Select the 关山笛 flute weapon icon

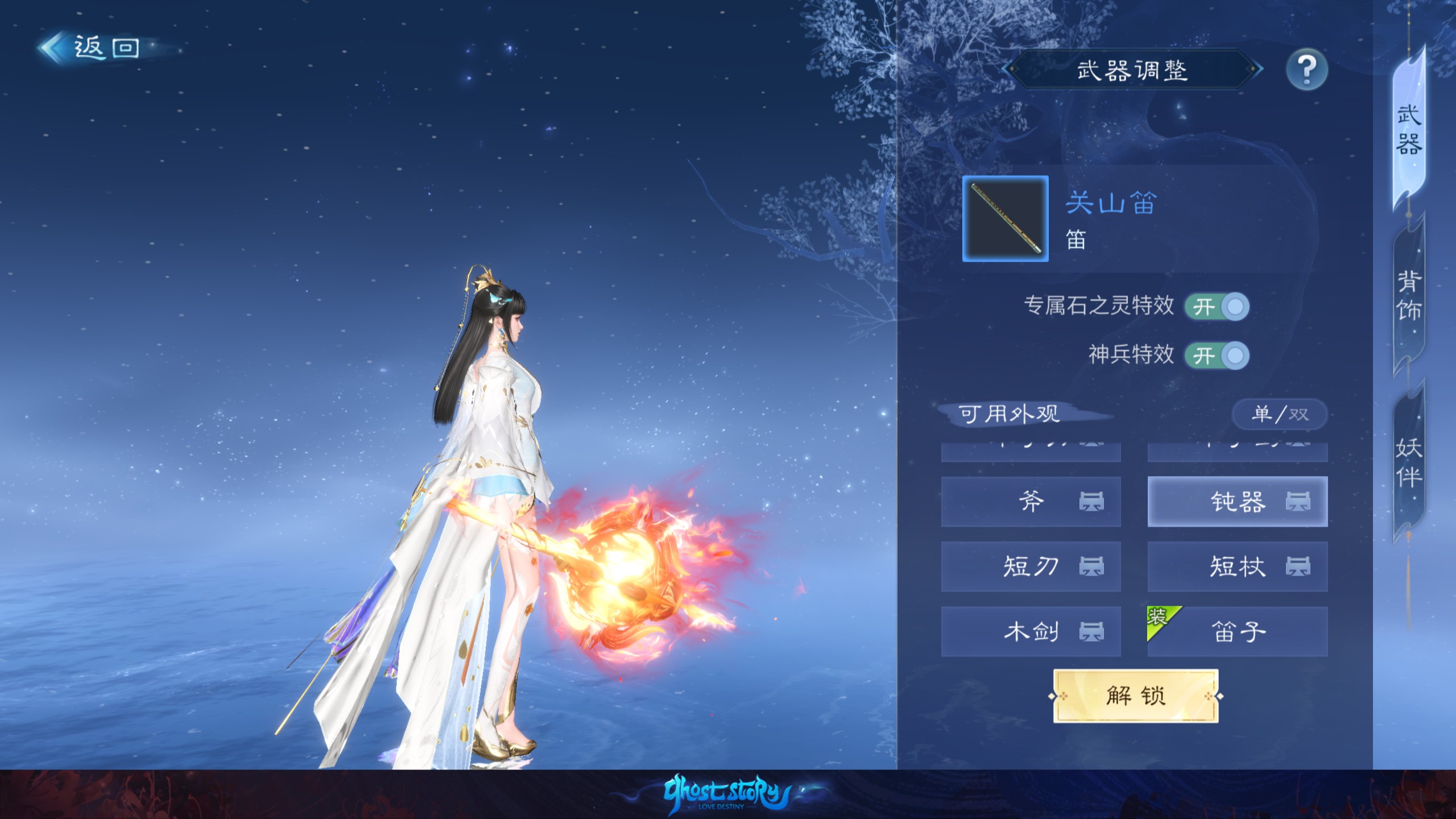pyautogui.click(x=1005, y=219)
